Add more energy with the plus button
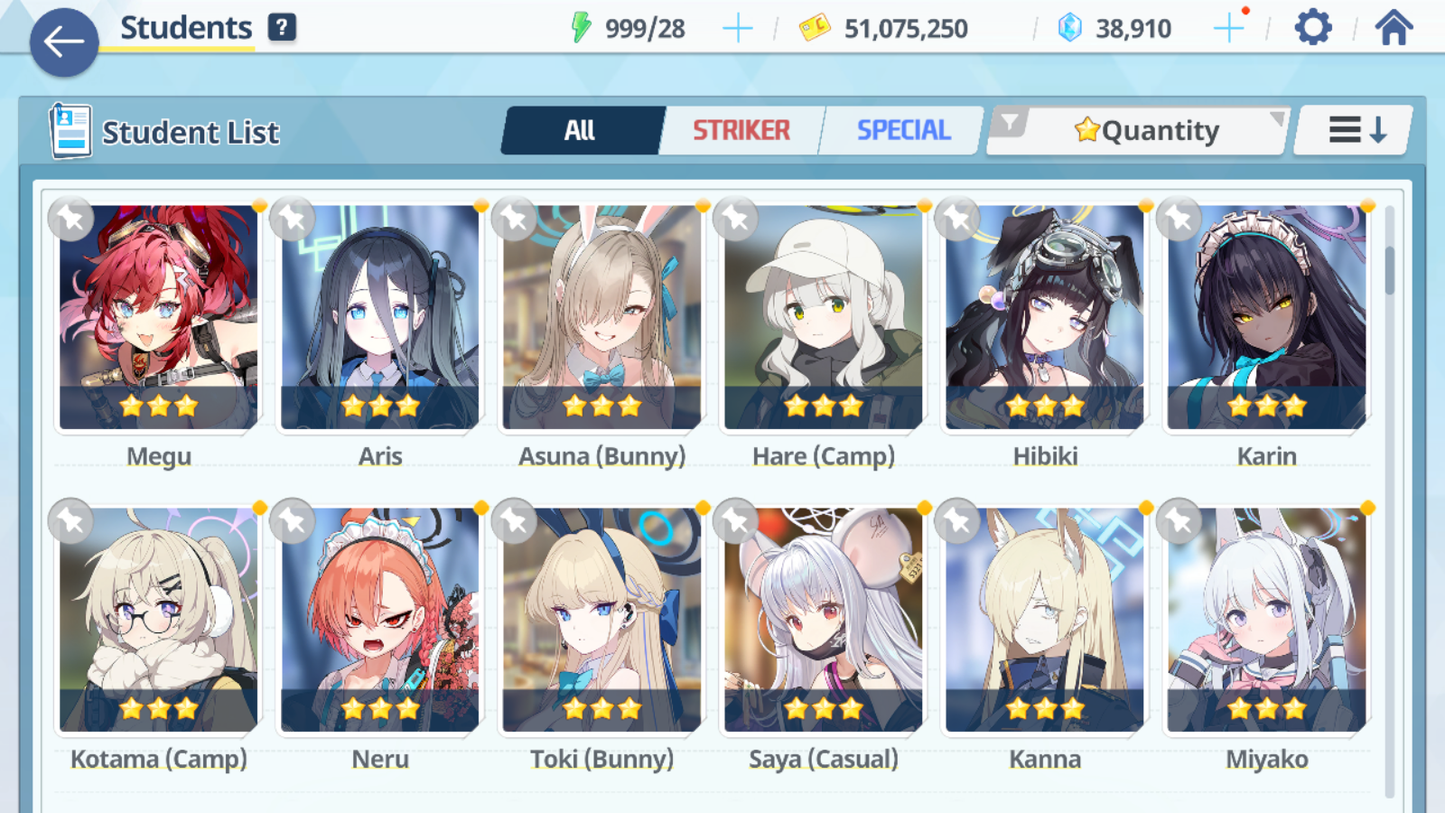Viewport: 1445px width, 813px height. pyautogui.click(x=737, y=29)
